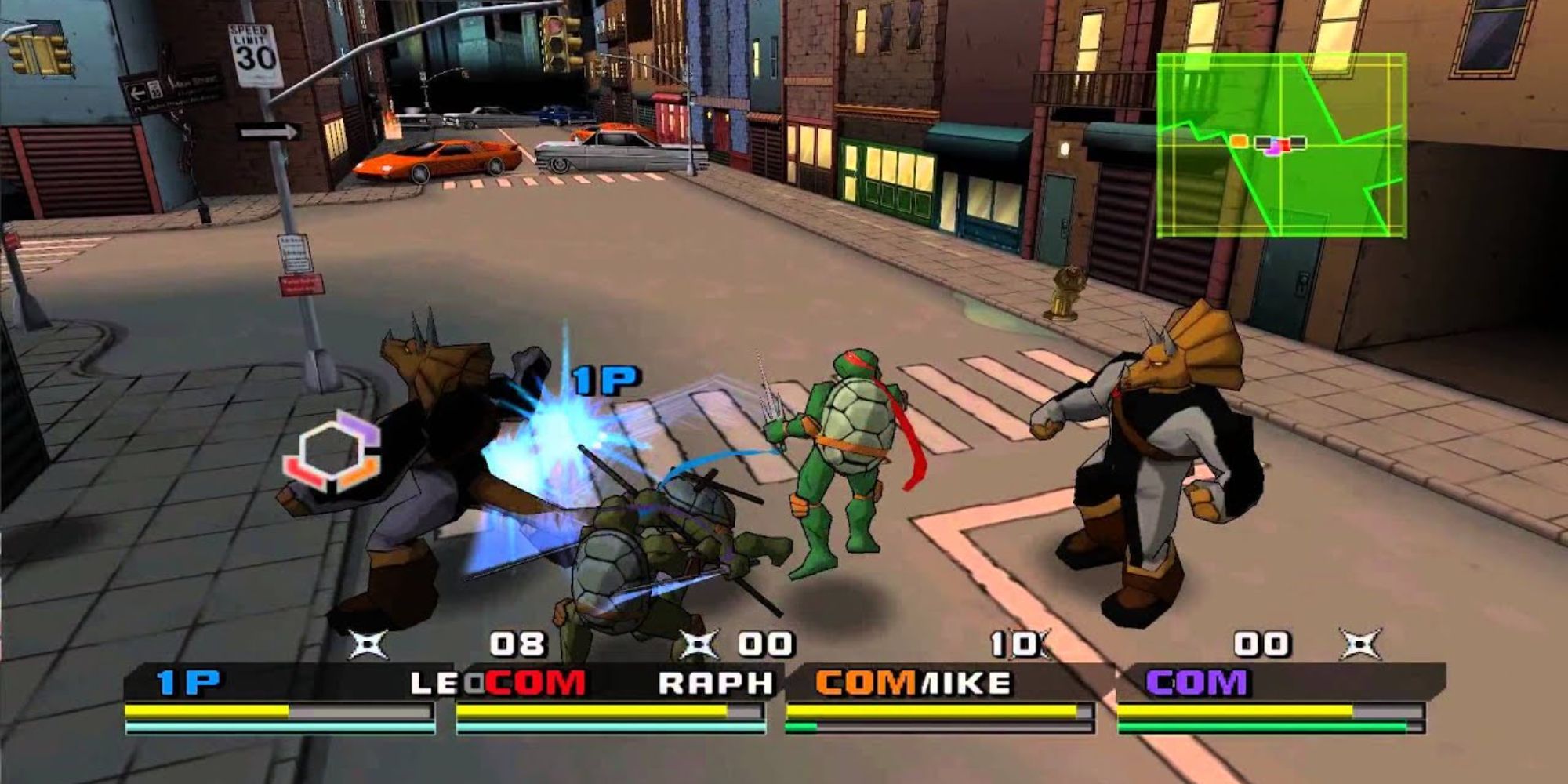Click the shuriken icon above the purple COM label
Image resolution: width=1568 pixels, height=784 pixels.
click(1360, 644)
